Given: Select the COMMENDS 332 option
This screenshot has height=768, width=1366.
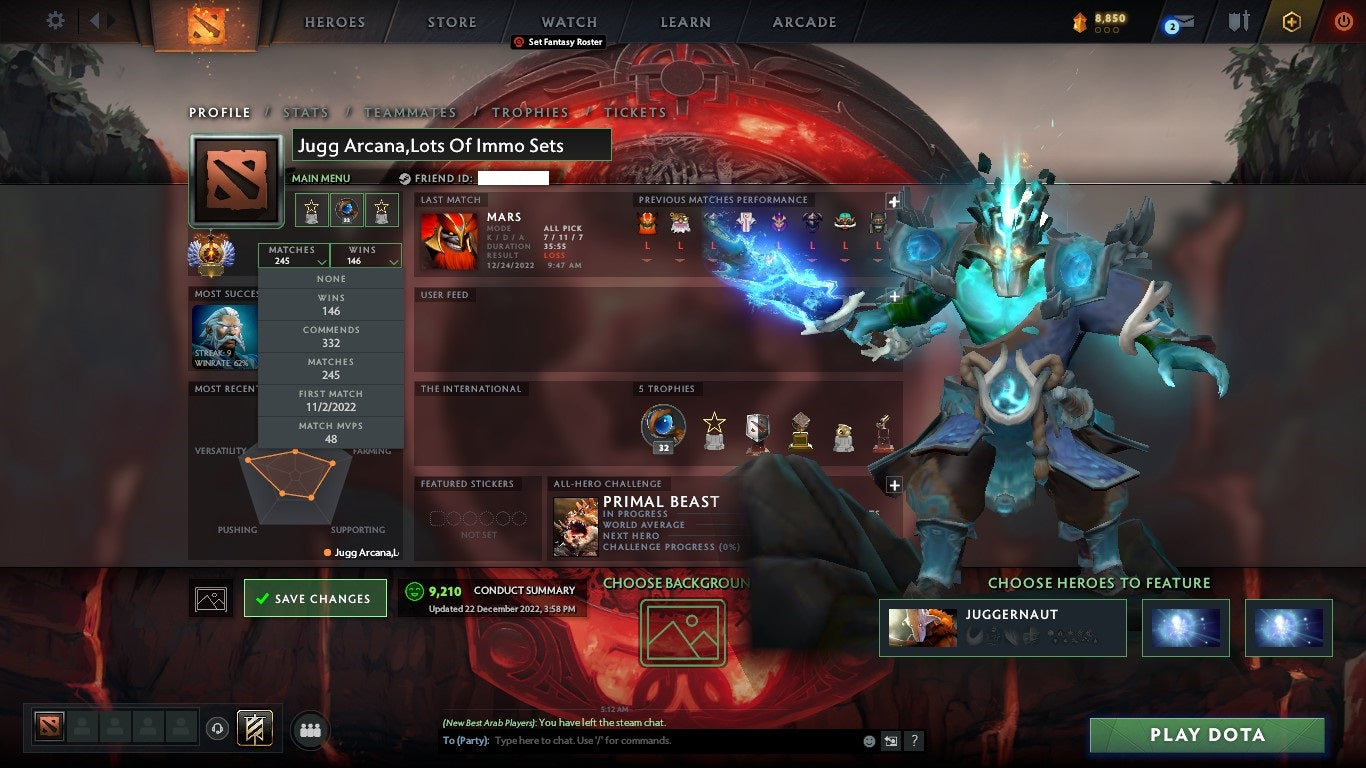Looking at the screenshot, I should click(x=331, y=335).
